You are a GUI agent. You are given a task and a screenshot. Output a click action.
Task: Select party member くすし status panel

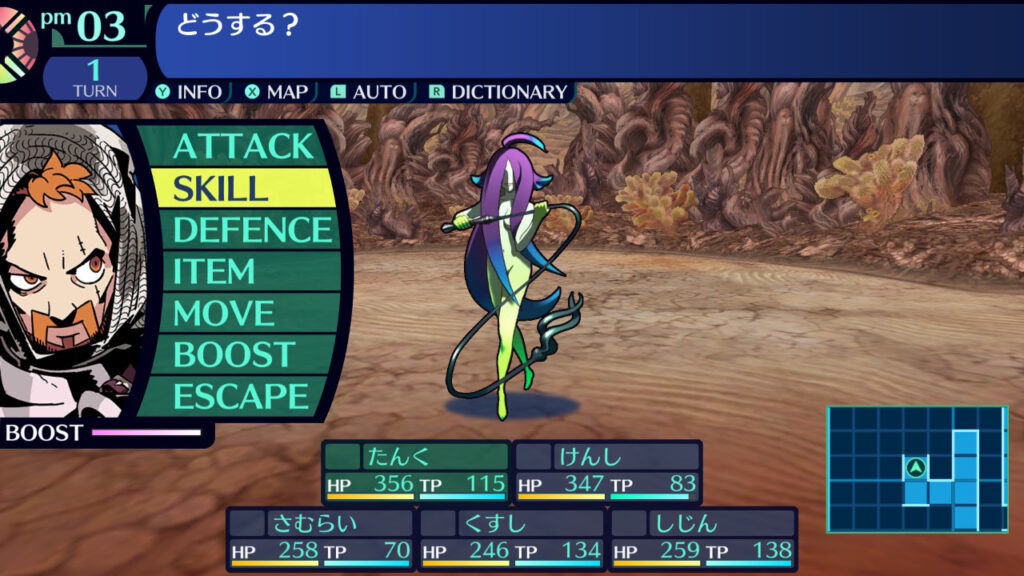(512, 538)
